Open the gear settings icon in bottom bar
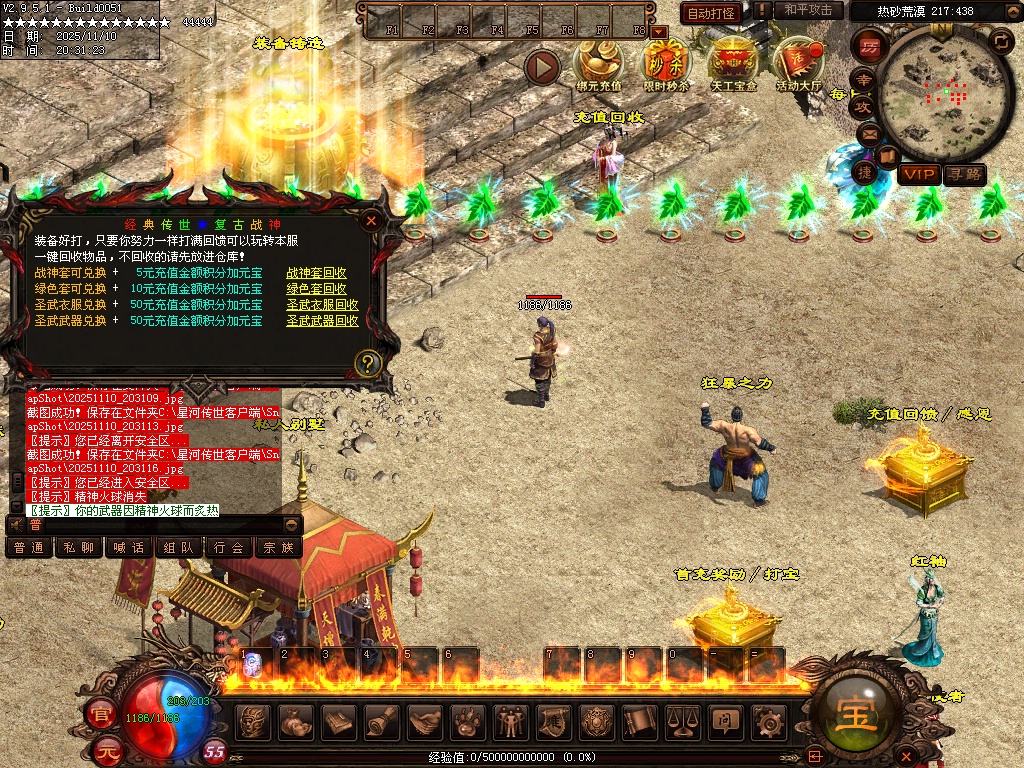 (x=767, y=721)
